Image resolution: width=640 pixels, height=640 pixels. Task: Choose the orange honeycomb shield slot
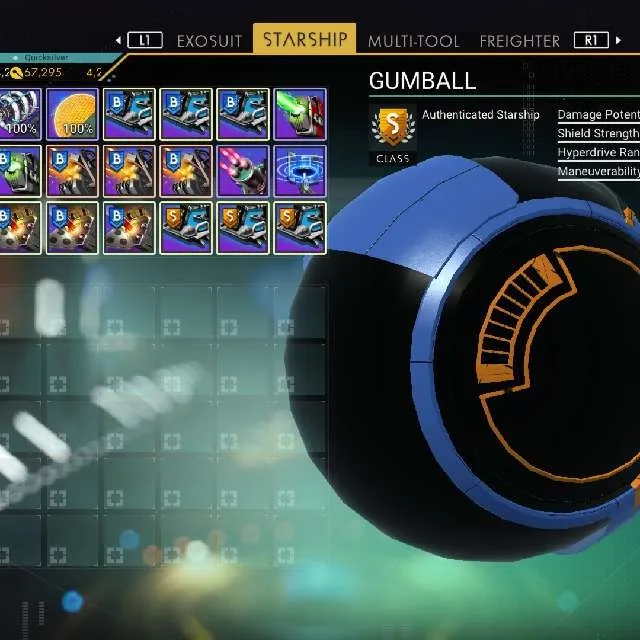click(72, 114)
